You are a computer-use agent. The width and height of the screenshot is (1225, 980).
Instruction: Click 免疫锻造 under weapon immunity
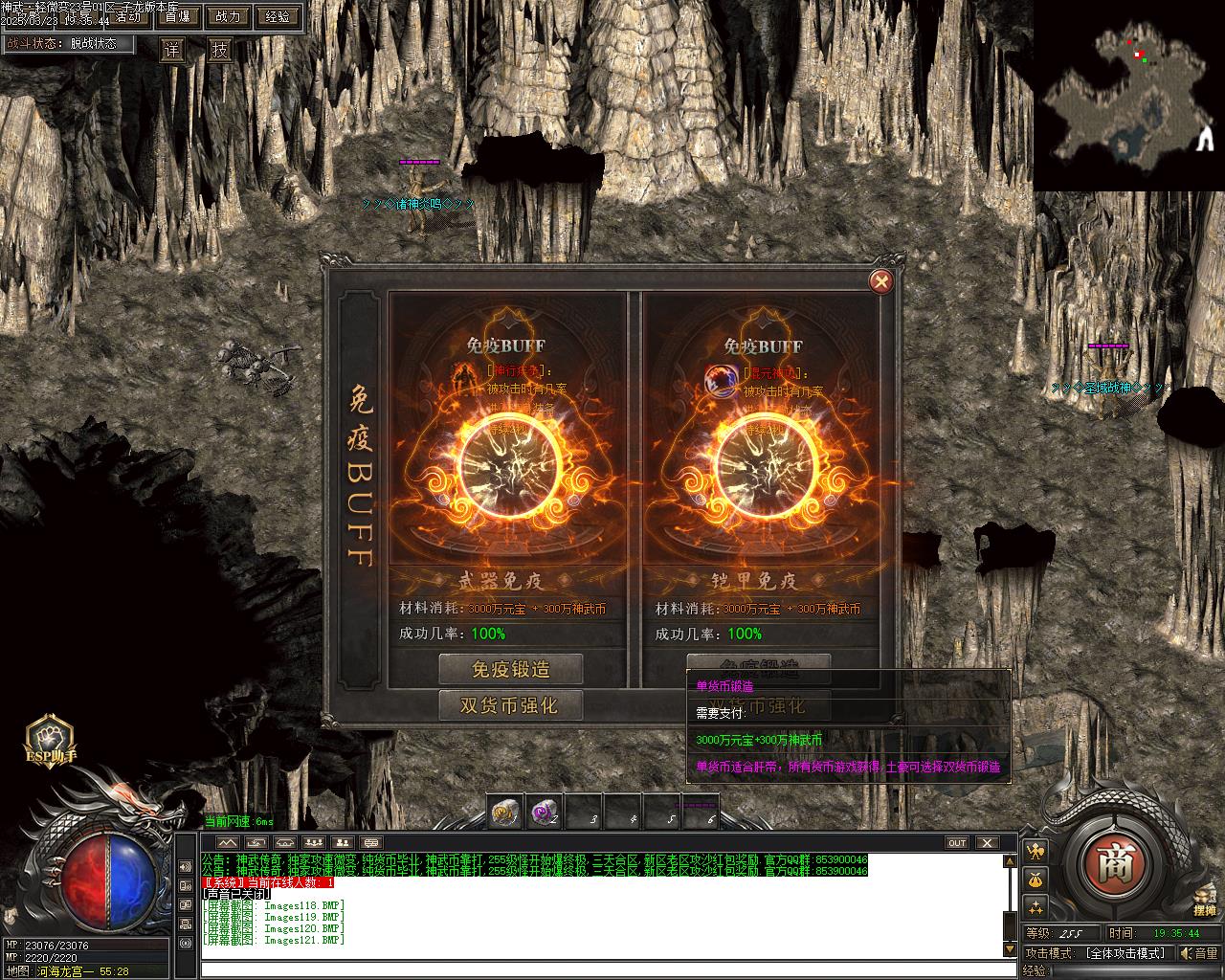point(511,668)
